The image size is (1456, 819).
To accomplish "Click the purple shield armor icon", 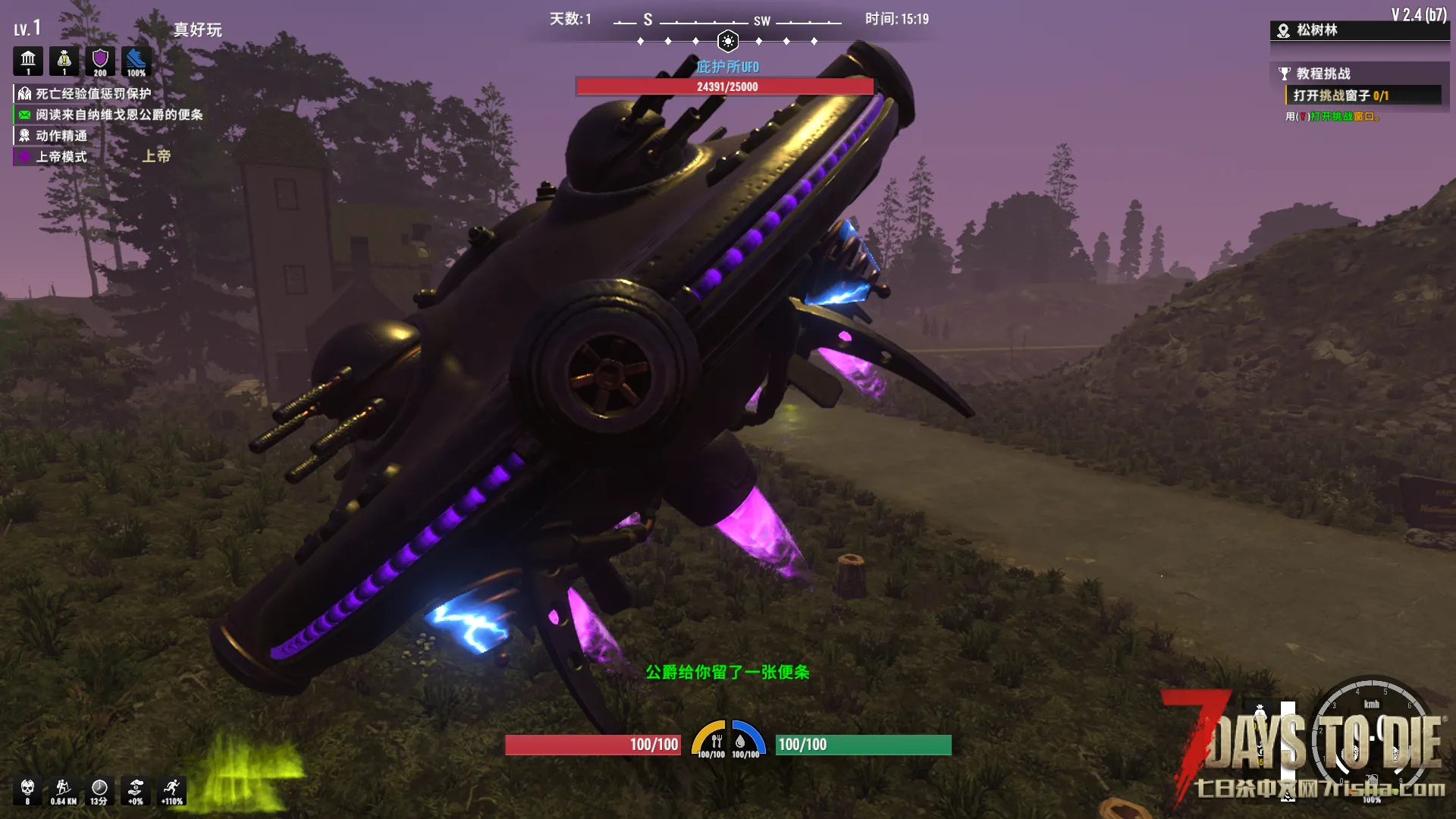I will [100, 61].
